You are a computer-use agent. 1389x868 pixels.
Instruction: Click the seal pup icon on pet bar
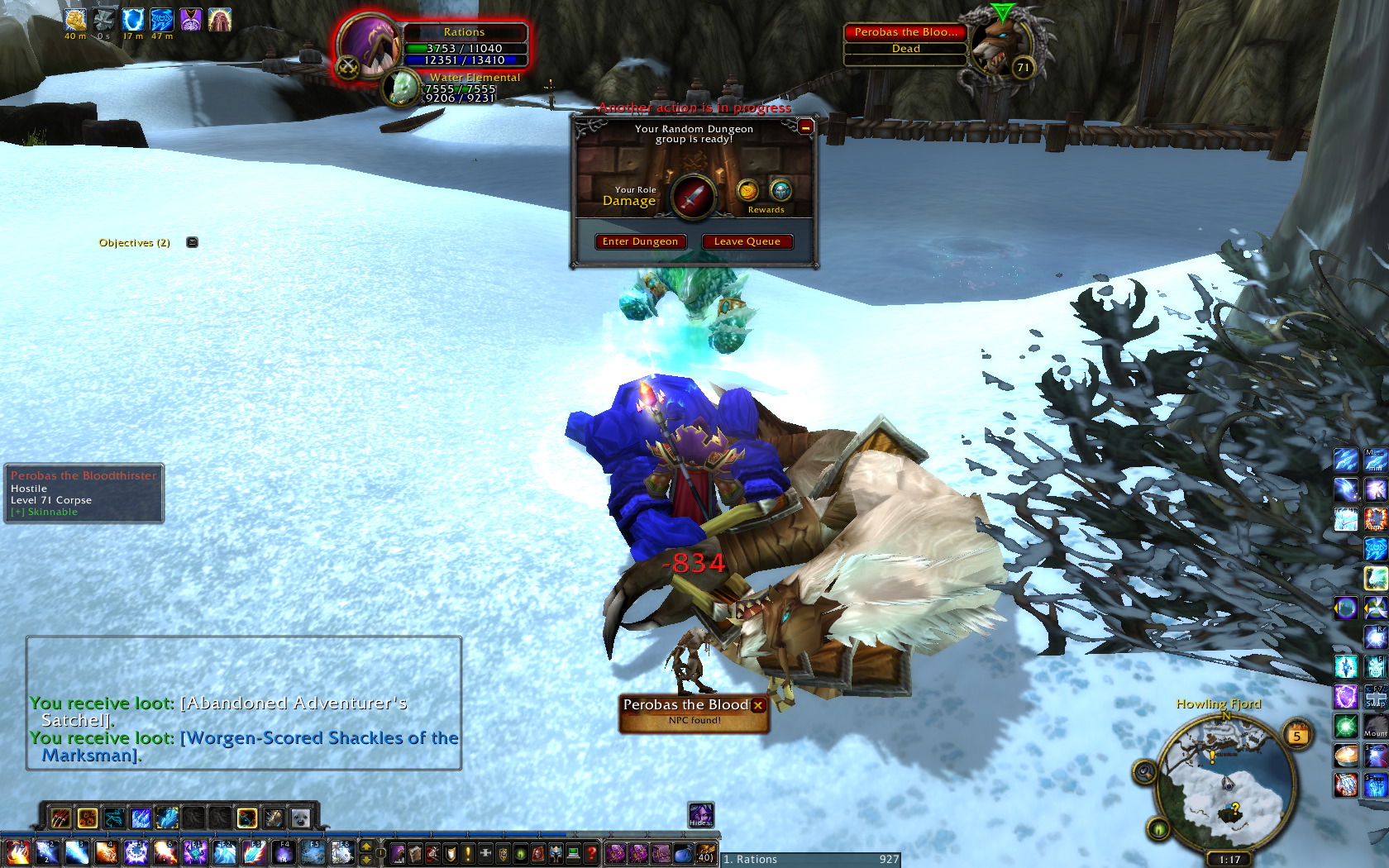click(x=300, y=818)
